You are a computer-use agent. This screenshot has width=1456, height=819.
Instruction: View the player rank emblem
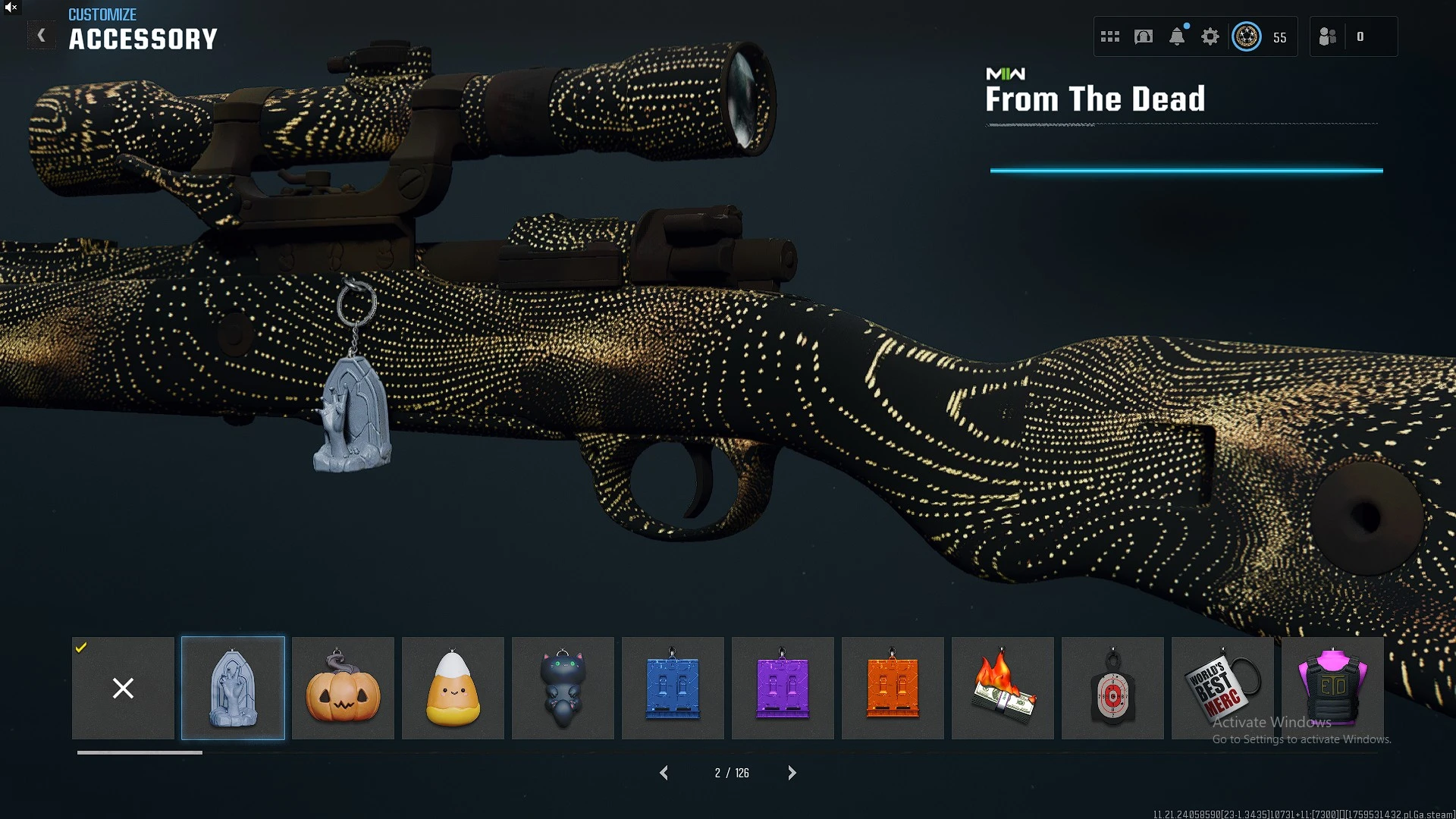[1247, 36]
